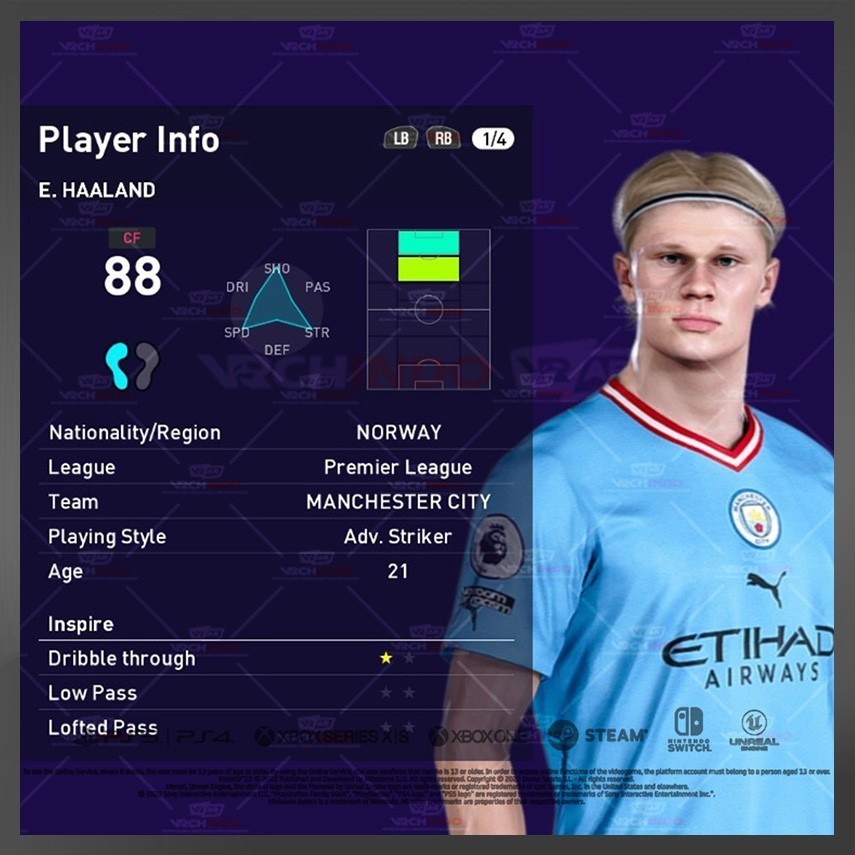The height and width of the screenshot is (855, 855).
Task: Select the CF position badge
Action: [x=132, y=238]
